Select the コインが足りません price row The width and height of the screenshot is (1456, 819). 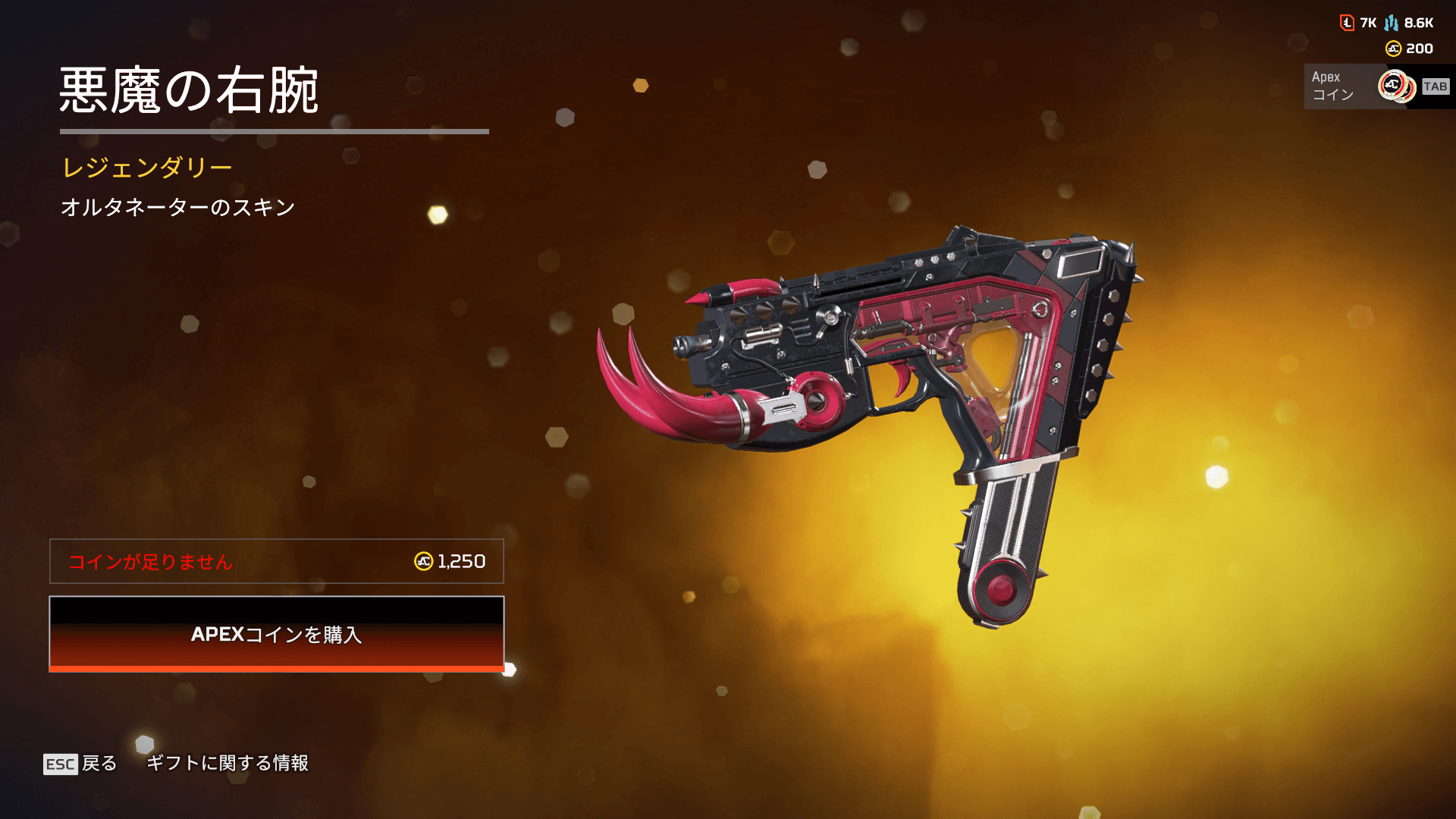276,561
